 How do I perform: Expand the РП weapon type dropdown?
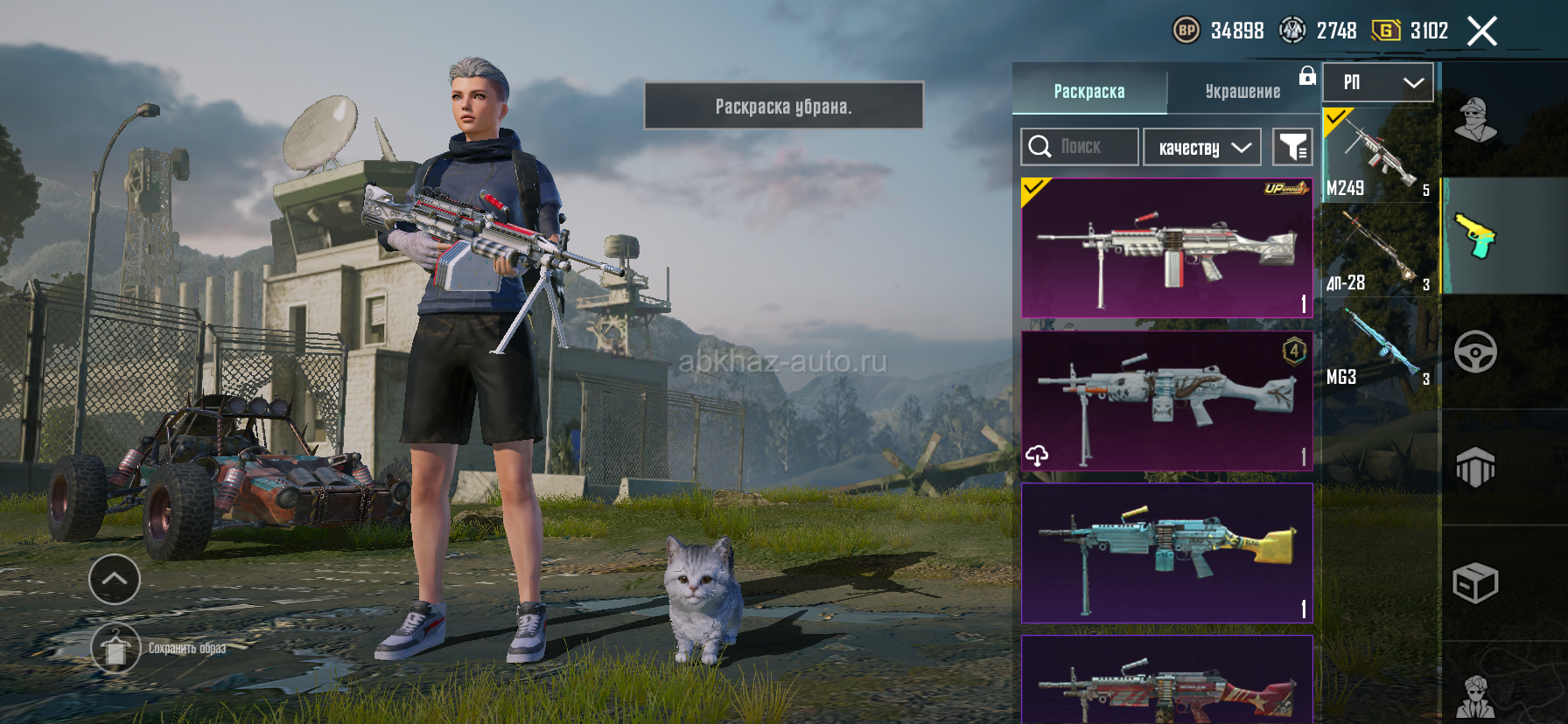1378,82
